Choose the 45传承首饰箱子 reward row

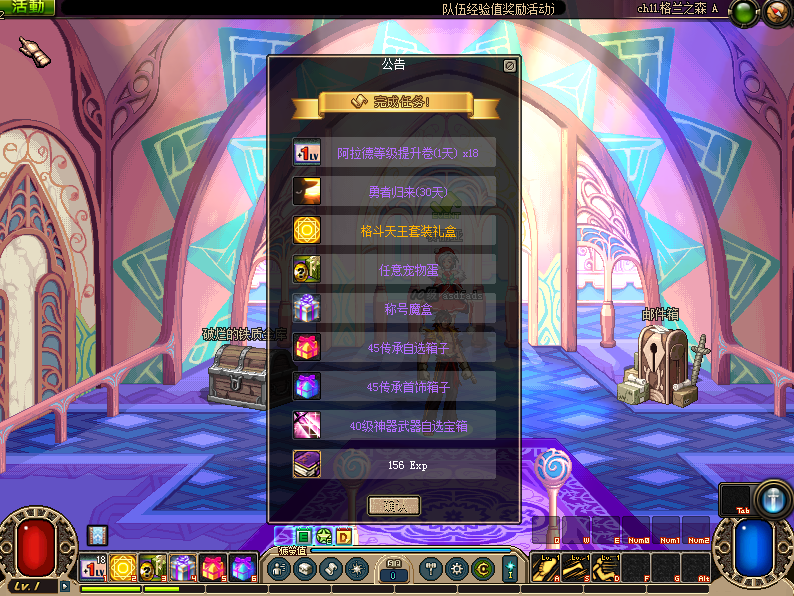coord(394,386)
